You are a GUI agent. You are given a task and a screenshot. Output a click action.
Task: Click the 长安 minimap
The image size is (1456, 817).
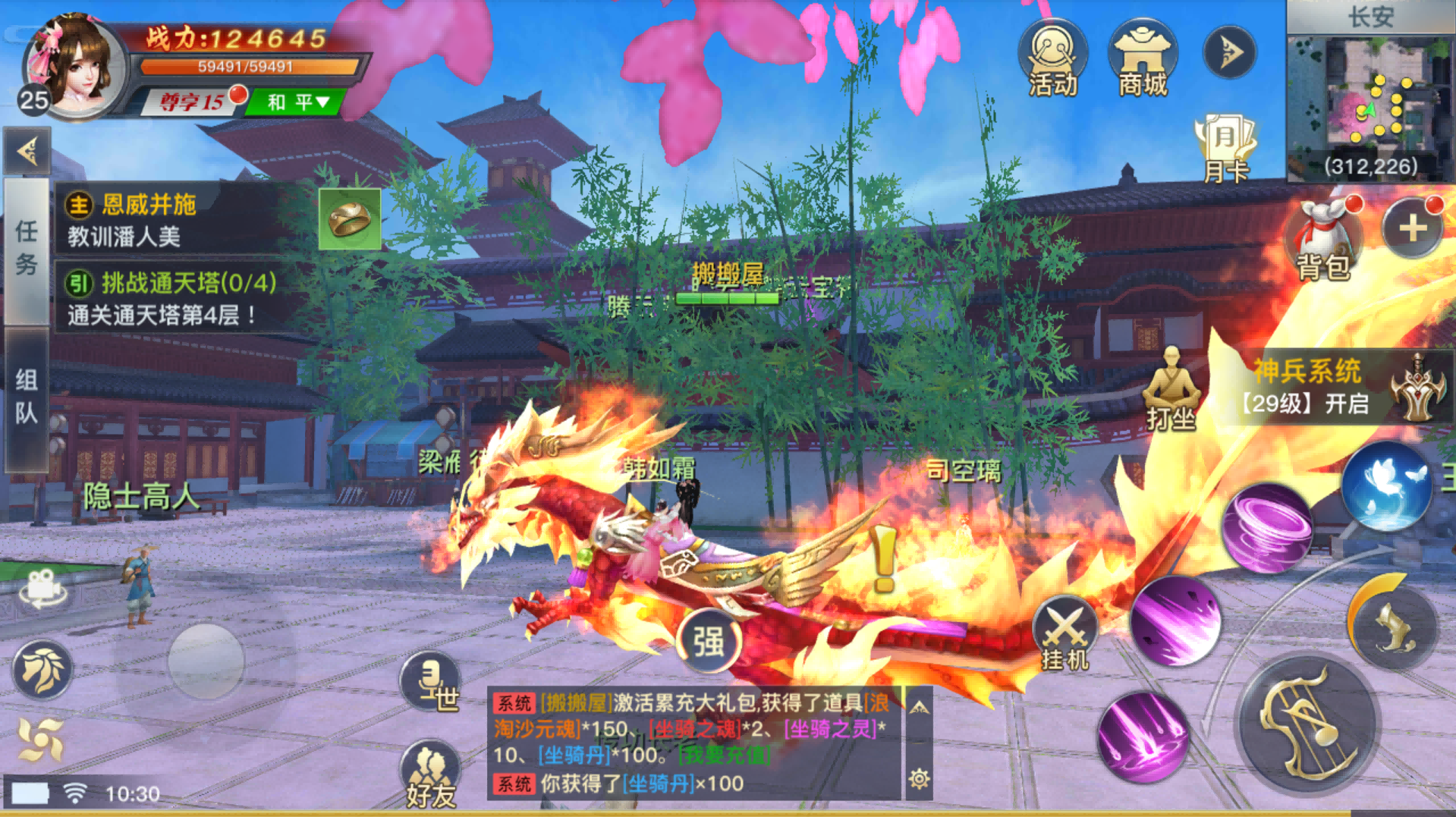1373,91
